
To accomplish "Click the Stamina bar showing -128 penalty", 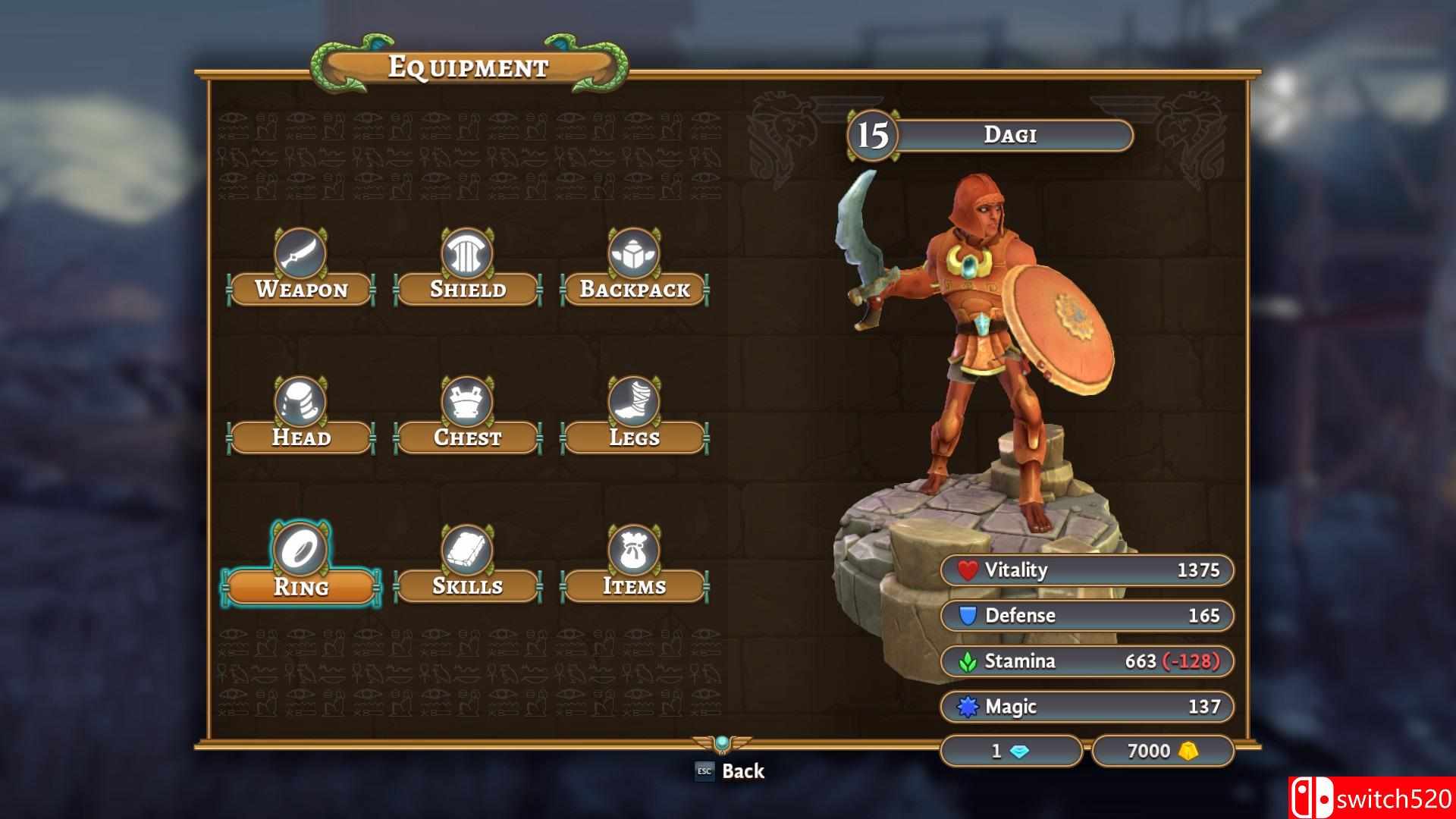I will (x=1087, y=661).
